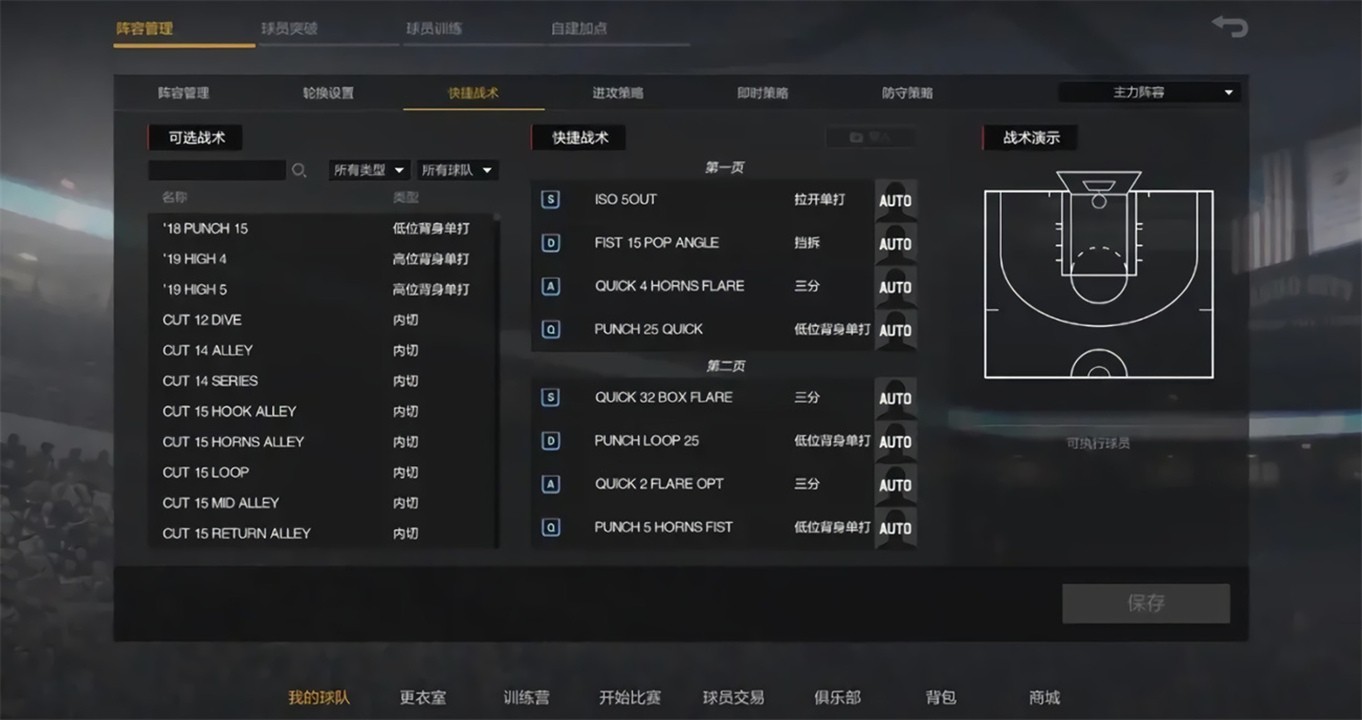Open 开始比赛 from the bottom menu
The width and height of the screenshot is (1362, 720).
click(x=629, y=697)
